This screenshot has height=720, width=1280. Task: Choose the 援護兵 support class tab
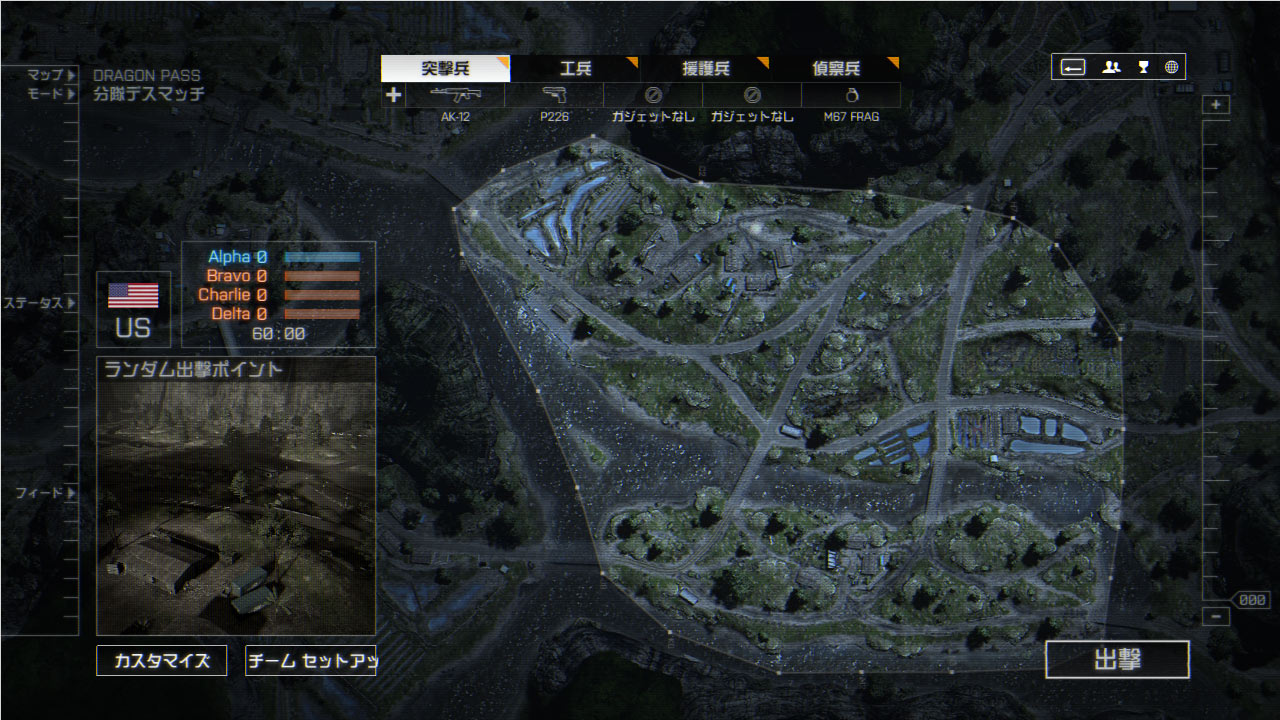coord(705,69)
